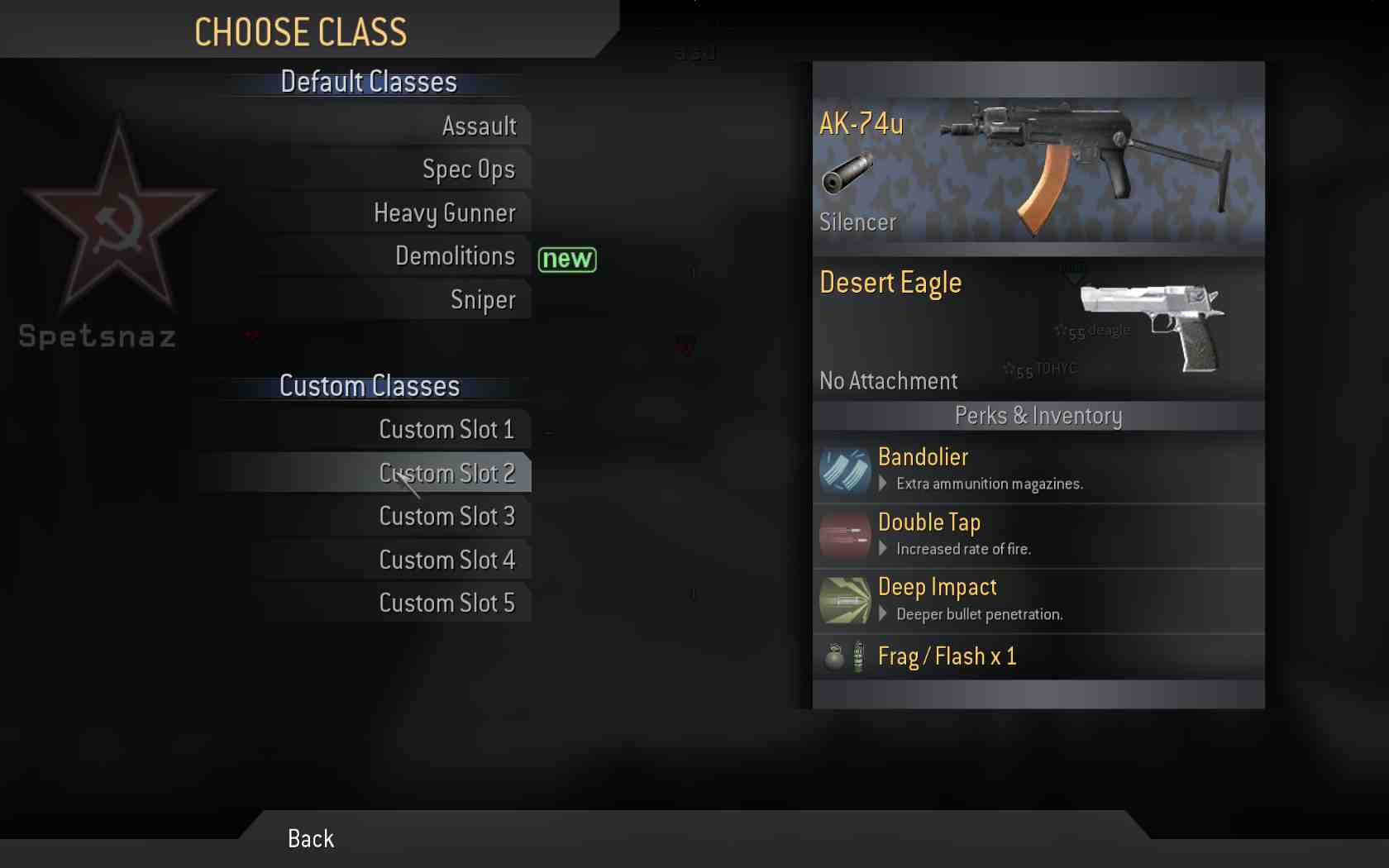Click the Back button
This screenshot has height=868, width=1389.
tap(309, 838)
